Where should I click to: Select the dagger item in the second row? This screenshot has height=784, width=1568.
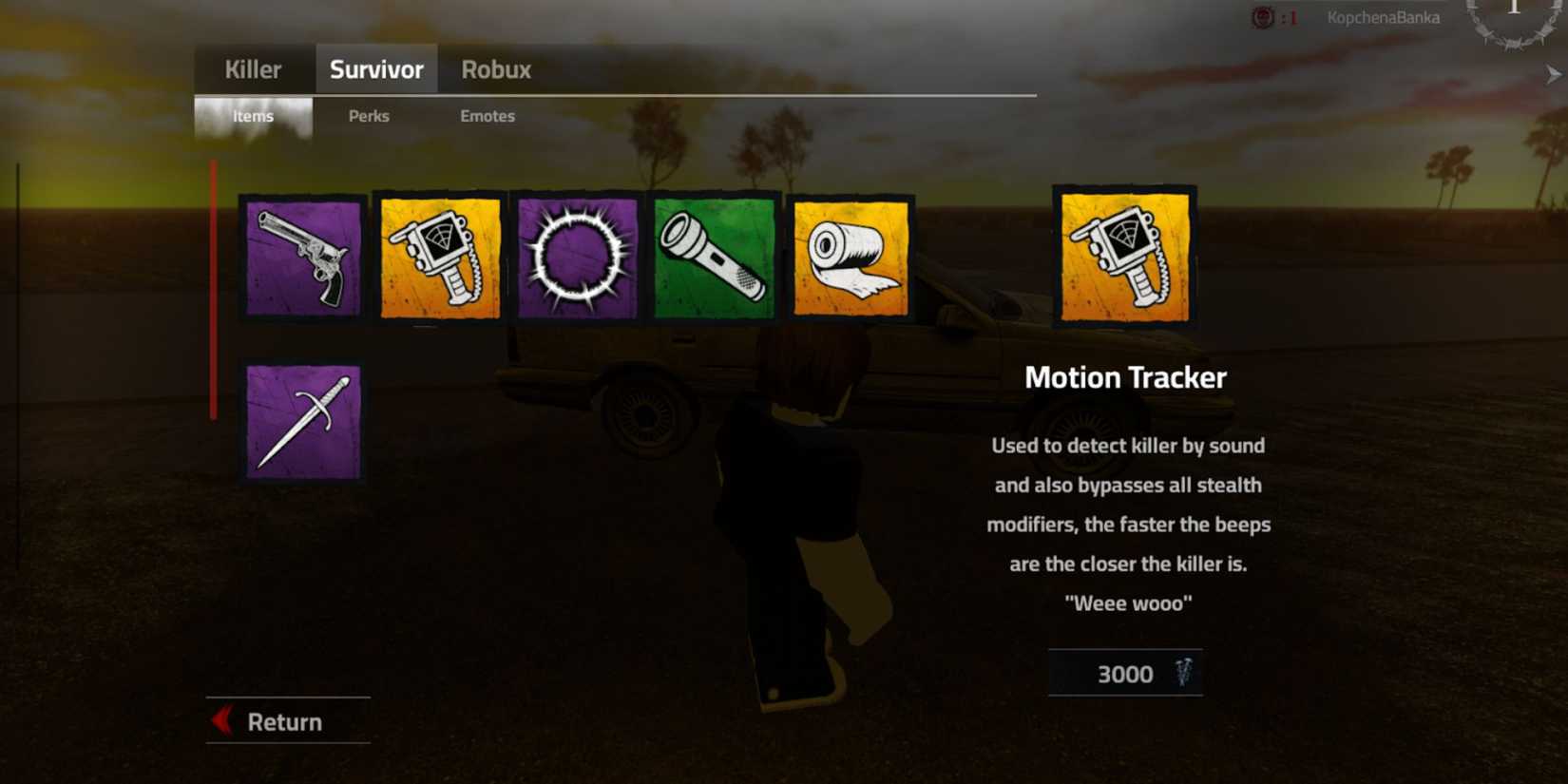coord(300,422)
